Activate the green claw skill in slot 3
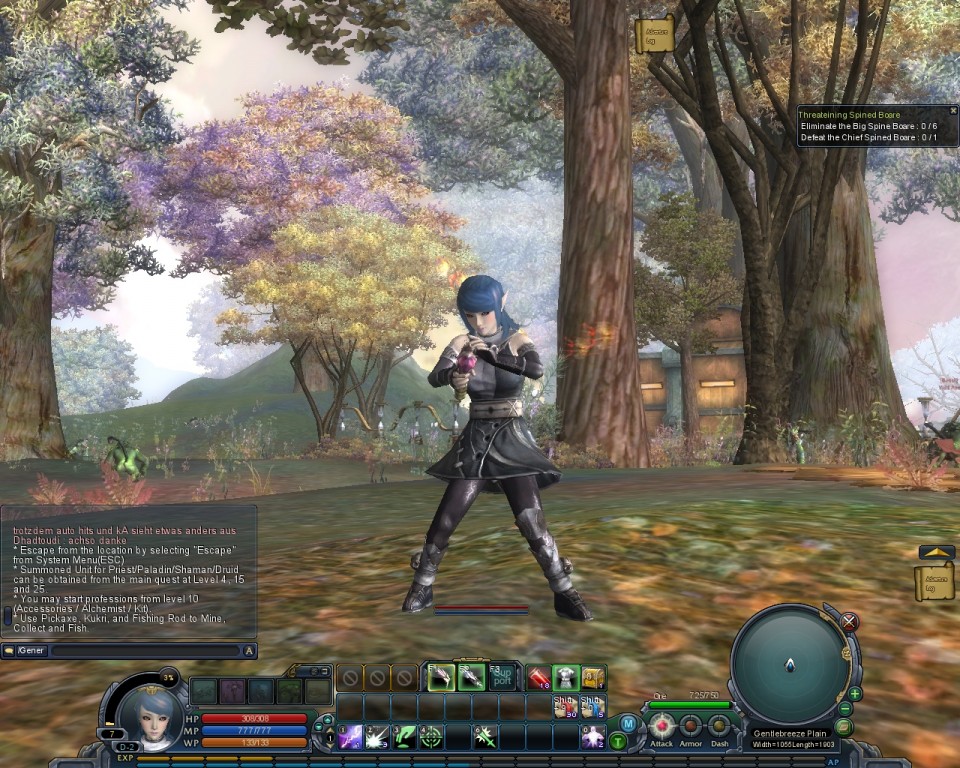Screen dimensions: 960x768 pyautogui.click(x=404, y=738)
